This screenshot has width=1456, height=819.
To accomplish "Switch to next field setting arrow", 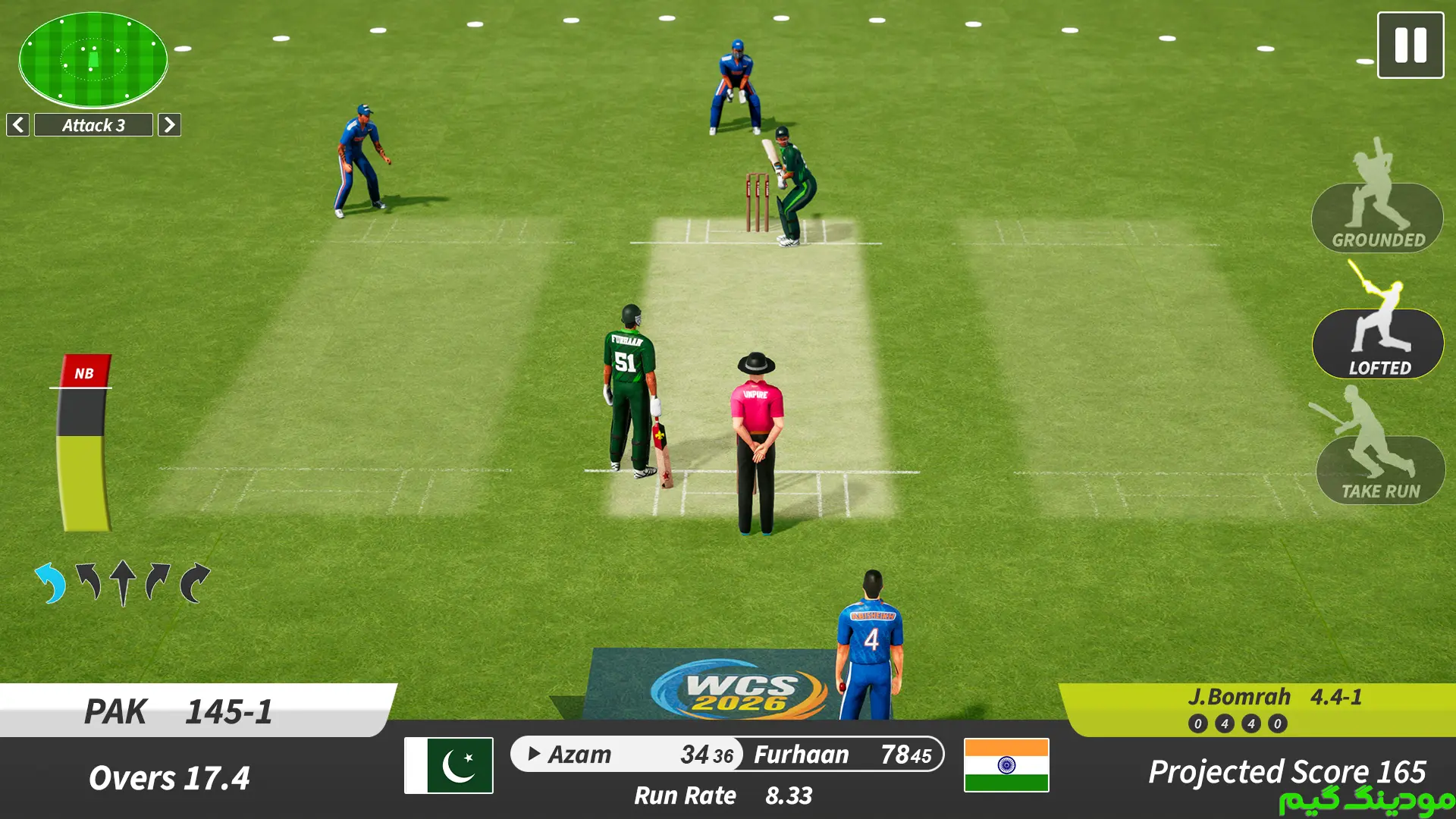I will [169, 125].
